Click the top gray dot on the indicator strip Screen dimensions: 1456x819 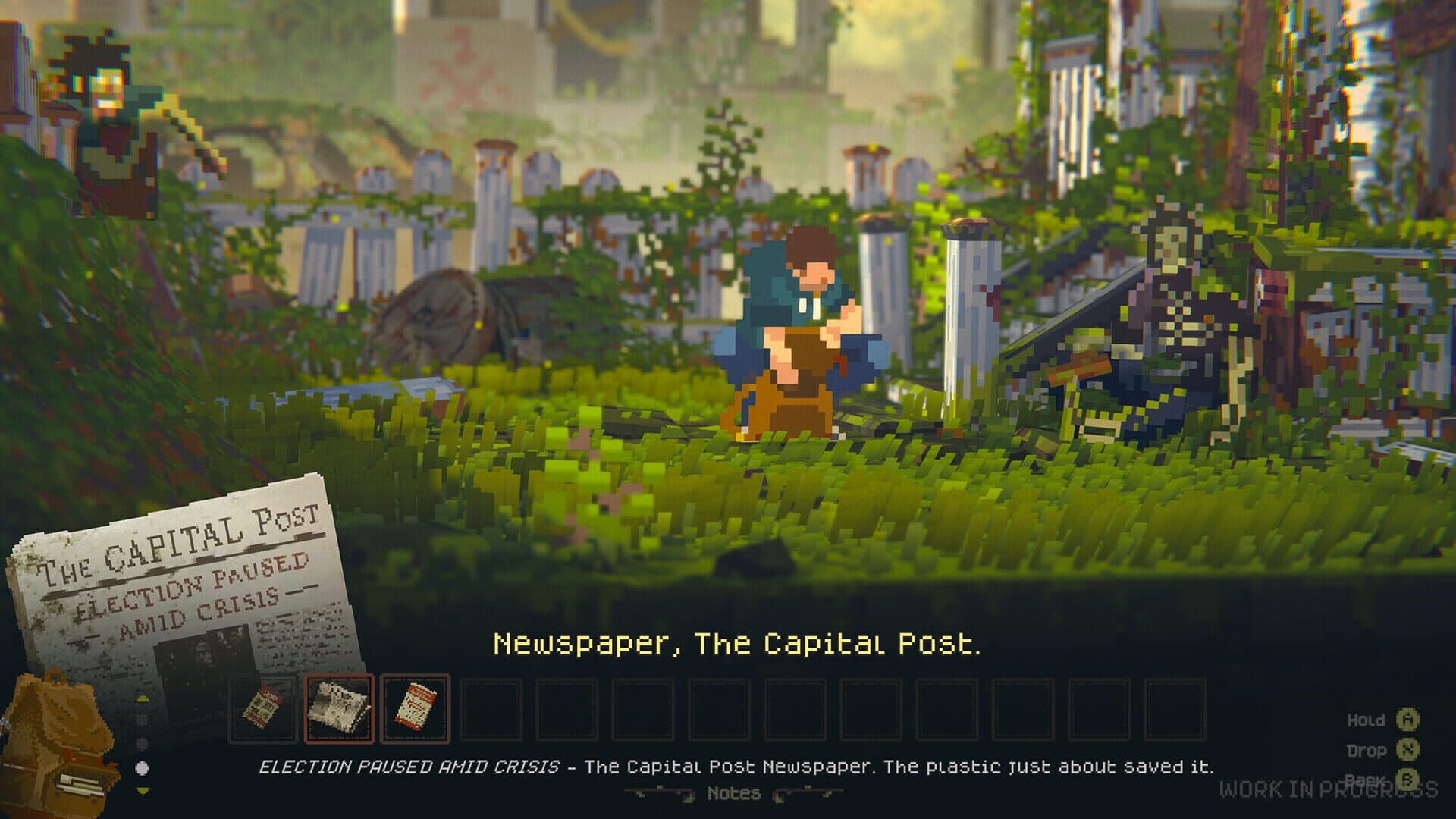pos(141,718)
